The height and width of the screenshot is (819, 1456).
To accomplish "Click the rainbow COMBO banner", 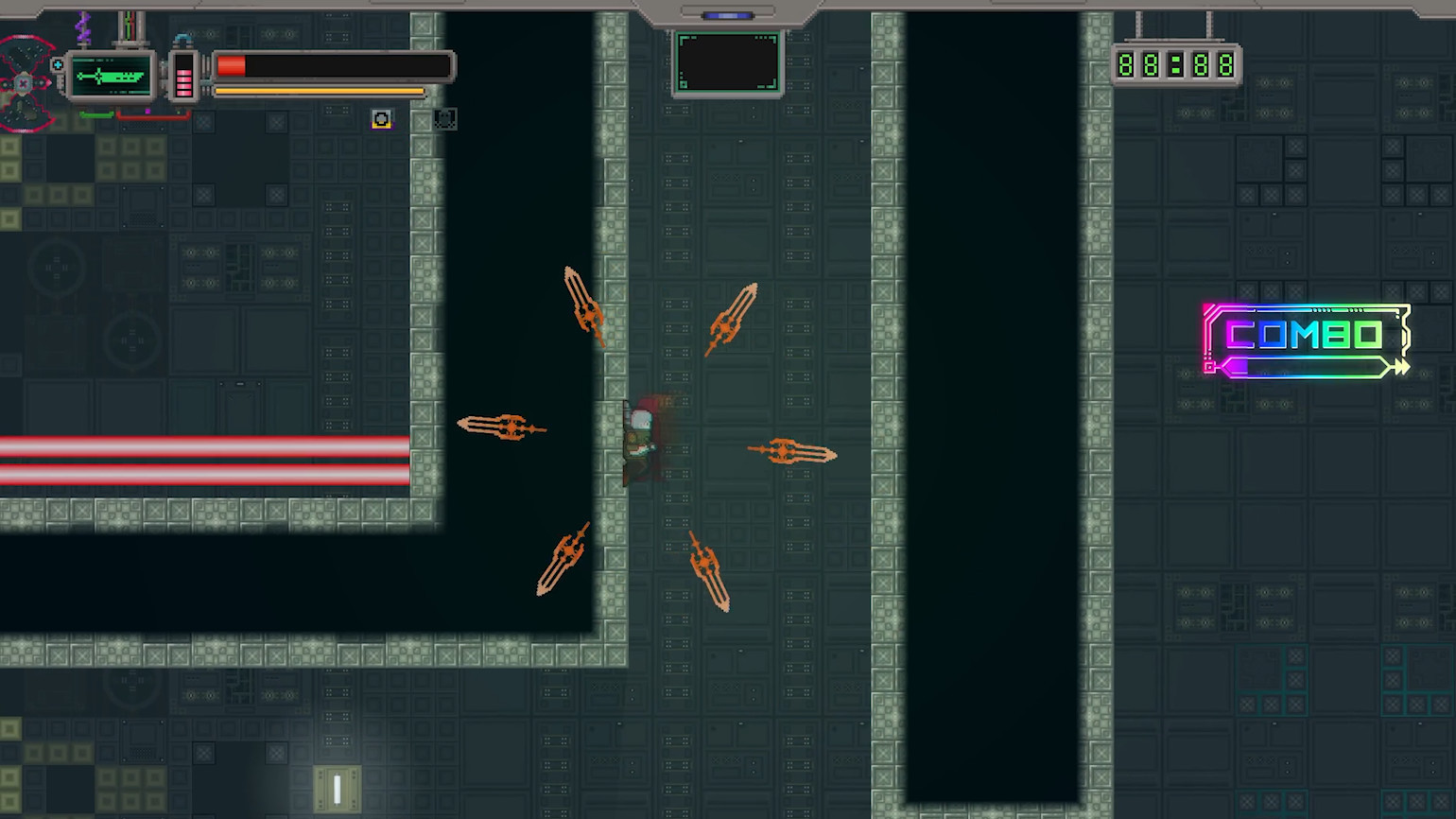I will pos(1306,341).
